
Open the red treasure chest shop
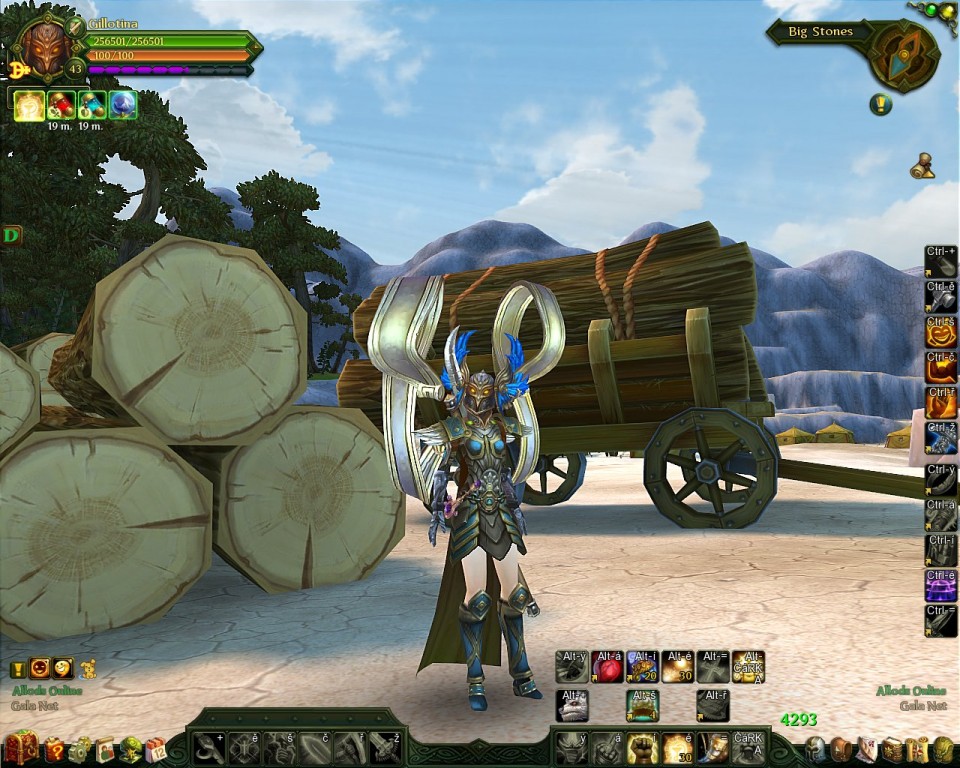coord(20,748)
